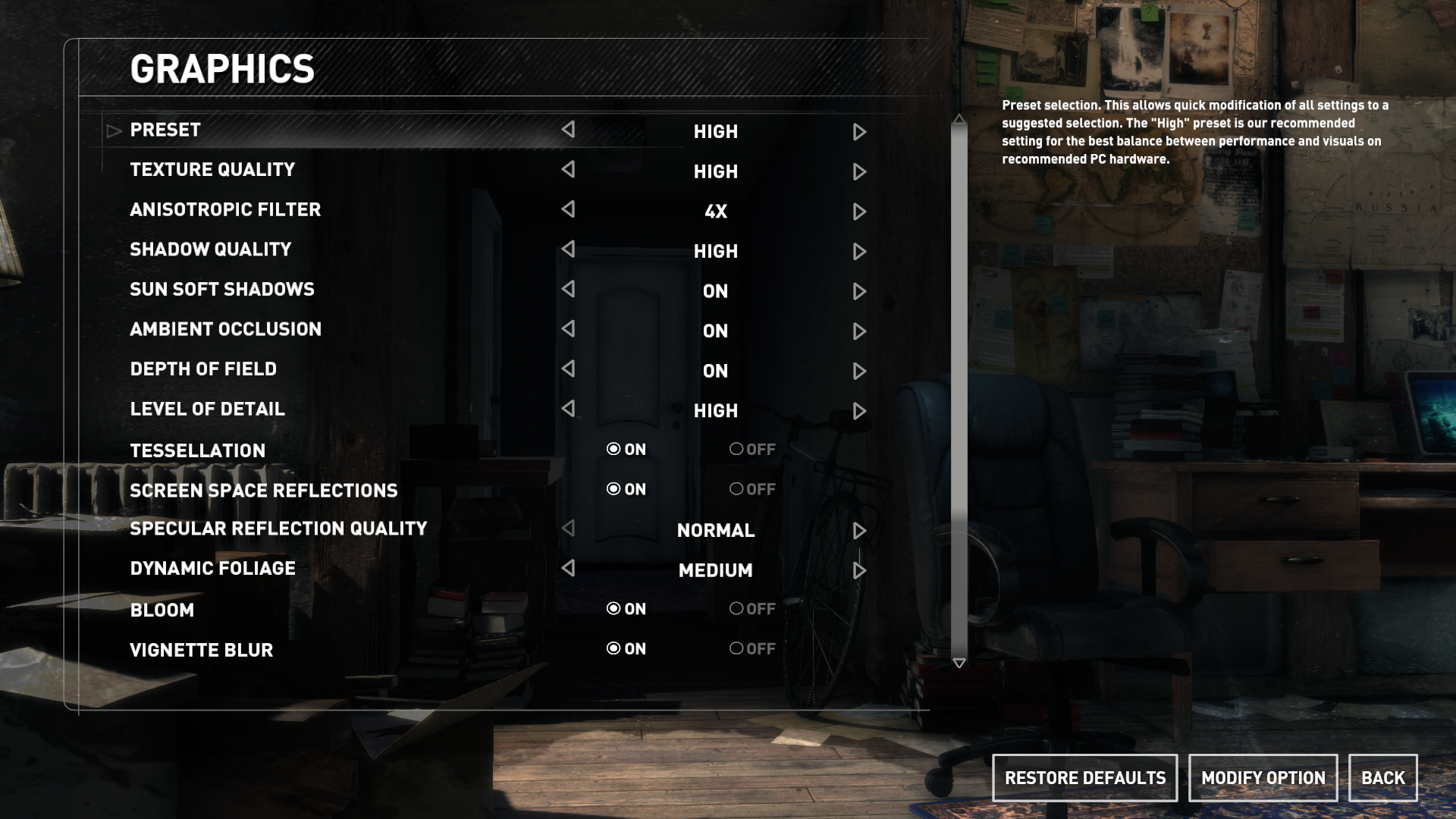Go back from the Graphics menu
This screenshot has height=819, width=1456.
(1382, 778)
